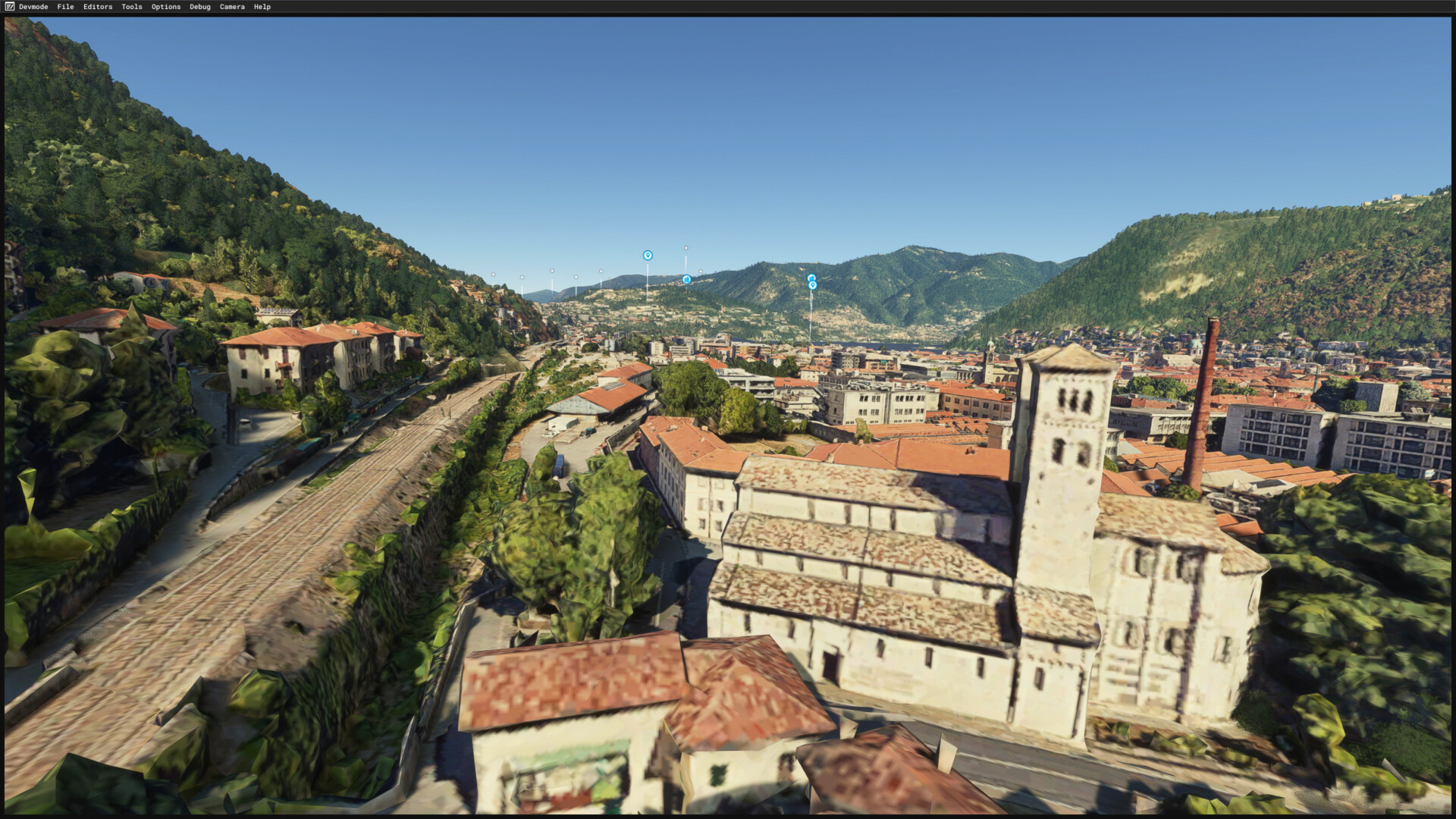Screen dimensions: 1456x819
Task: Open the Camera menu
Action: coord(232,7)
